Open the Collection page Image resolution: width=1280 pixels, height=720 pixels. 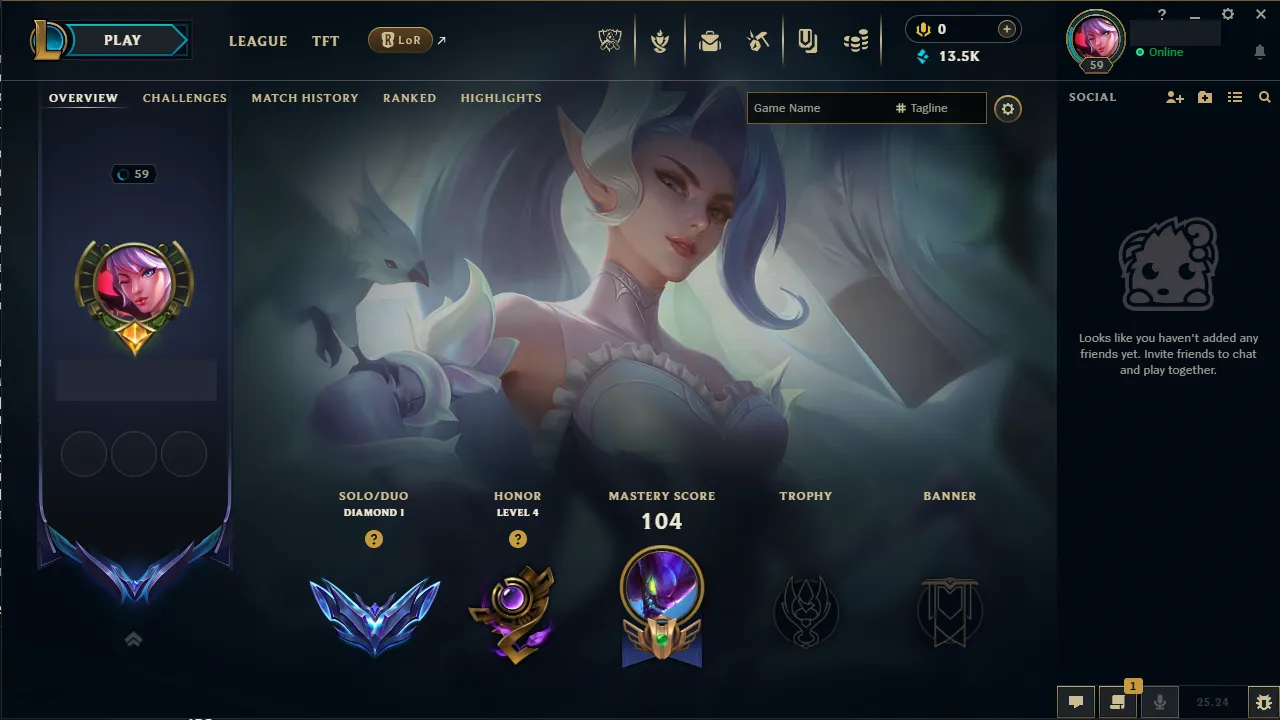807,40
